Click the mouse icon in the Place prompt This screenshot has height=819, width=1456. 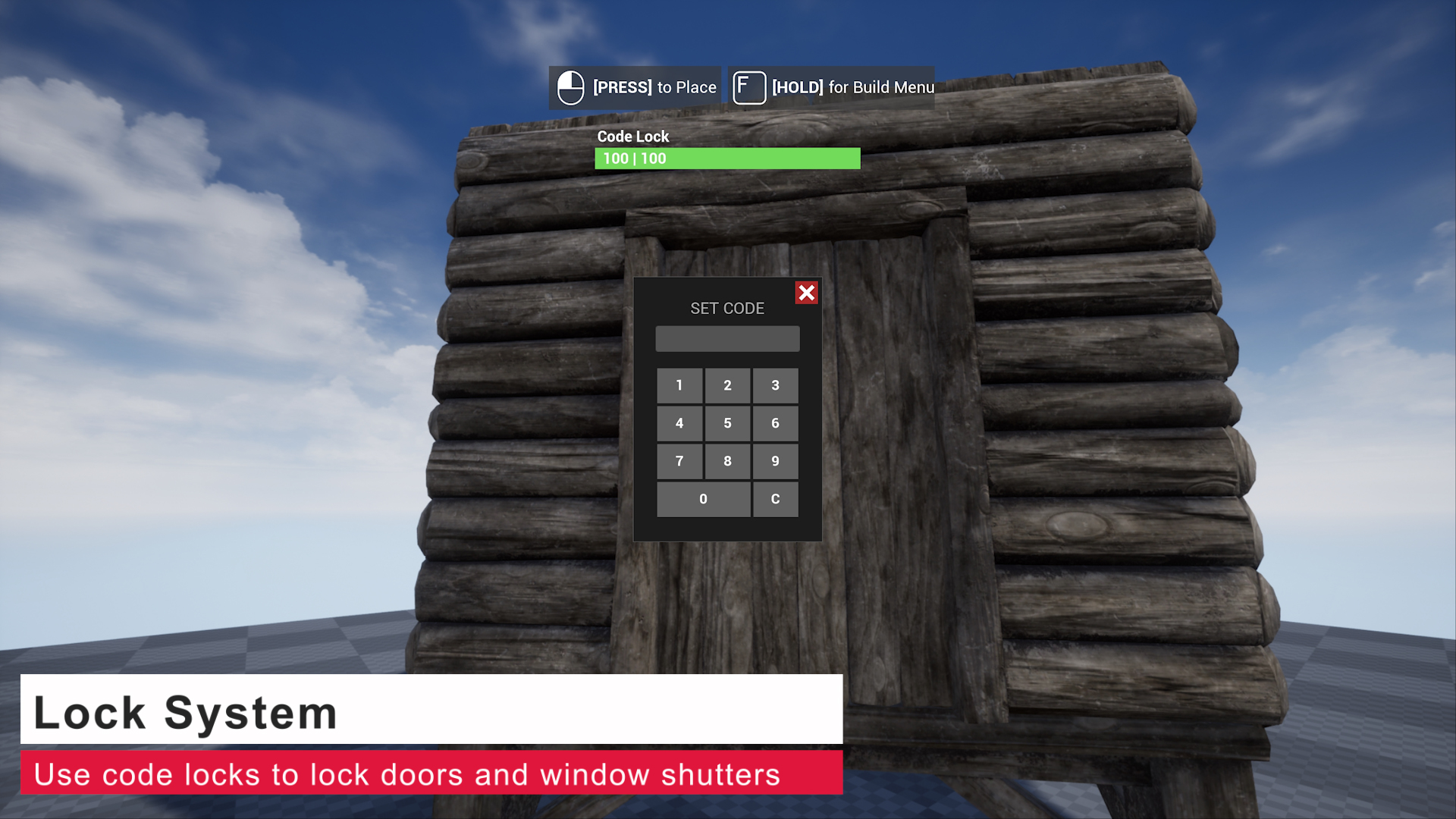pyautogui.click(x=570, y=87)
